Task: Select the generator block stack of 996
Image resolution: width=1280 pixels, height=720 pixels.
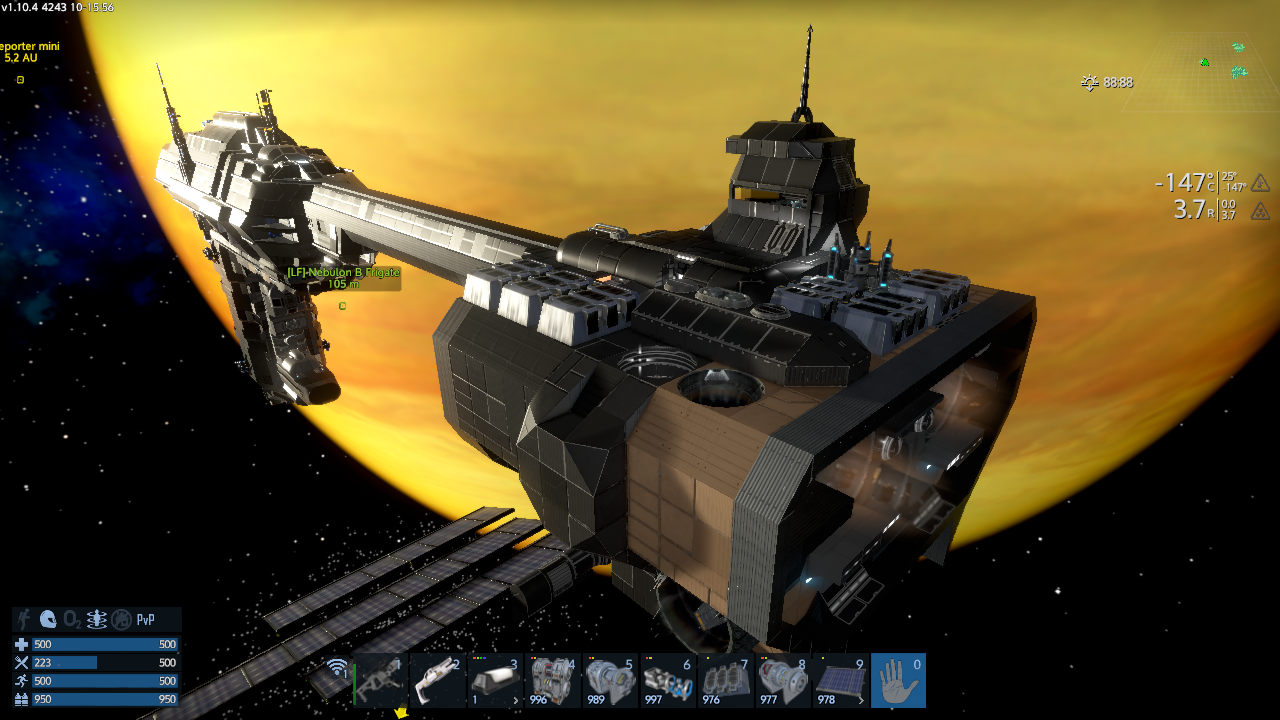Action: pos(553,681)
